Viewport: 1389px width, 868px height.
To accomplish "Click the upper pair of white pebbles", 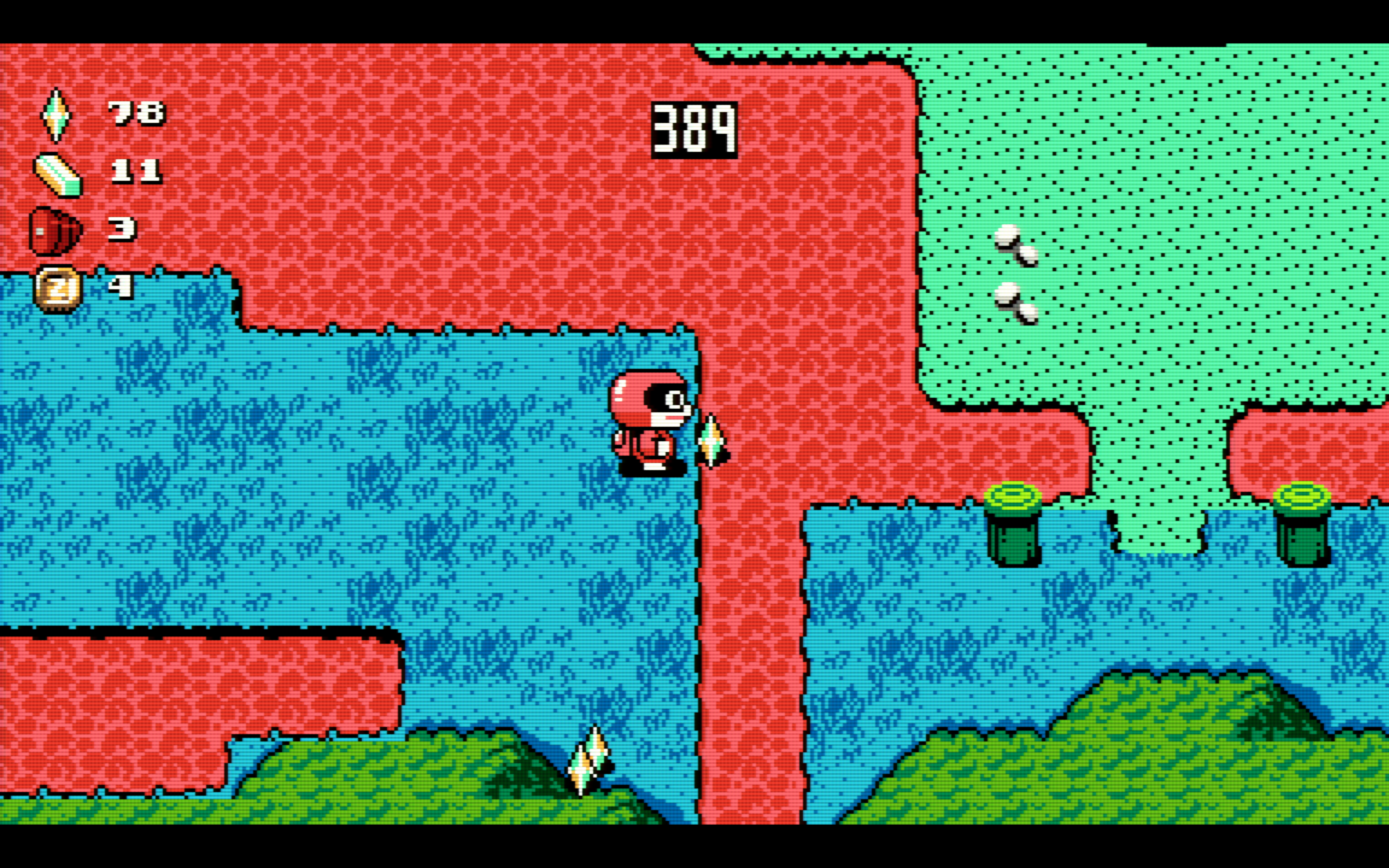I will (x=1015, y=244).
